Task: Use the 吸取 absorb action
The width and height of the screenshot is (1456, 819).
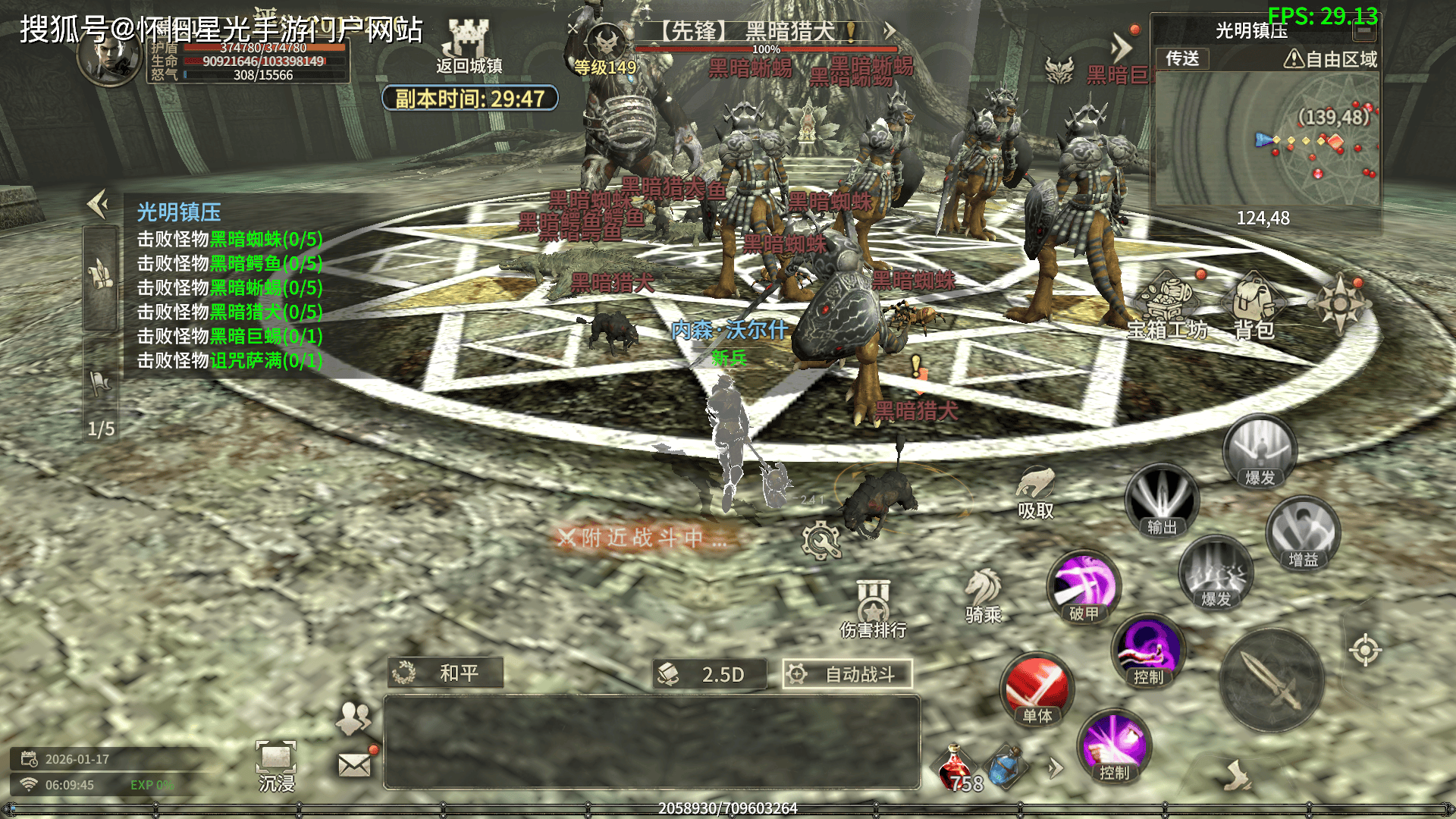Action: [x=1035, y=493]
